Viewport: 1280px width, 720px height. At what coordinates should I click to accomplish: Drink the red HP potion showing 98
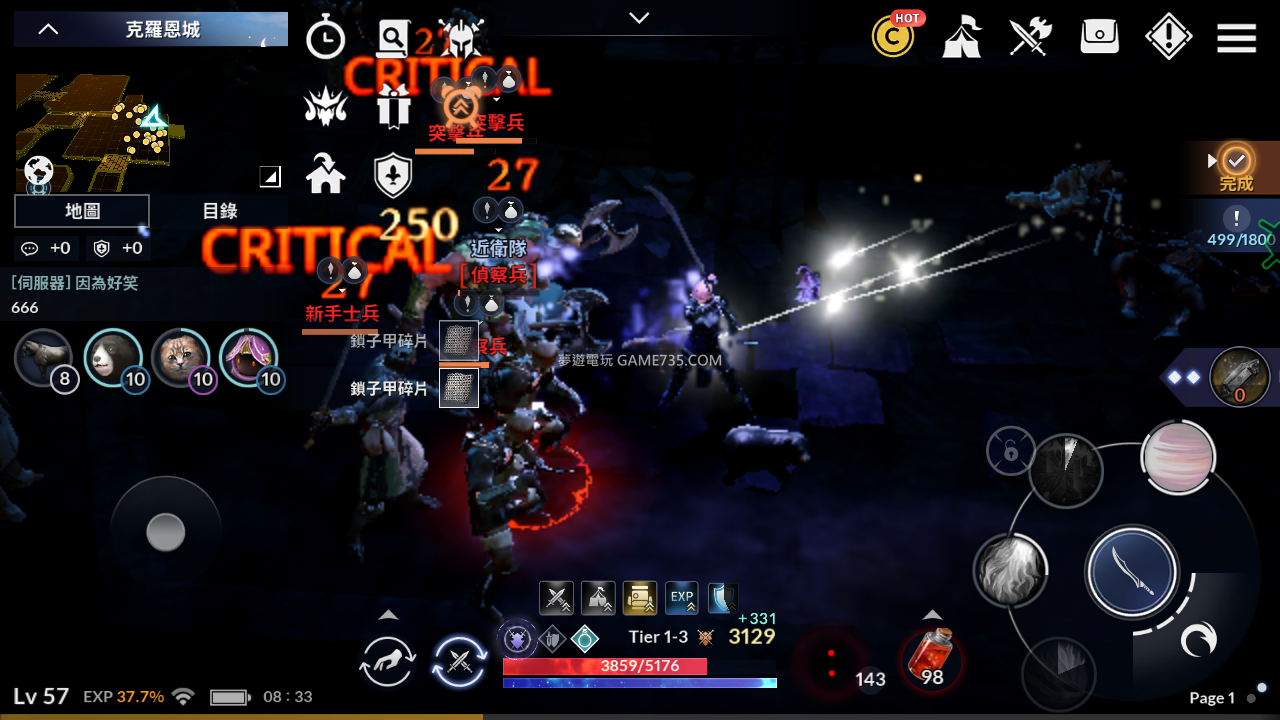point(932,656)
